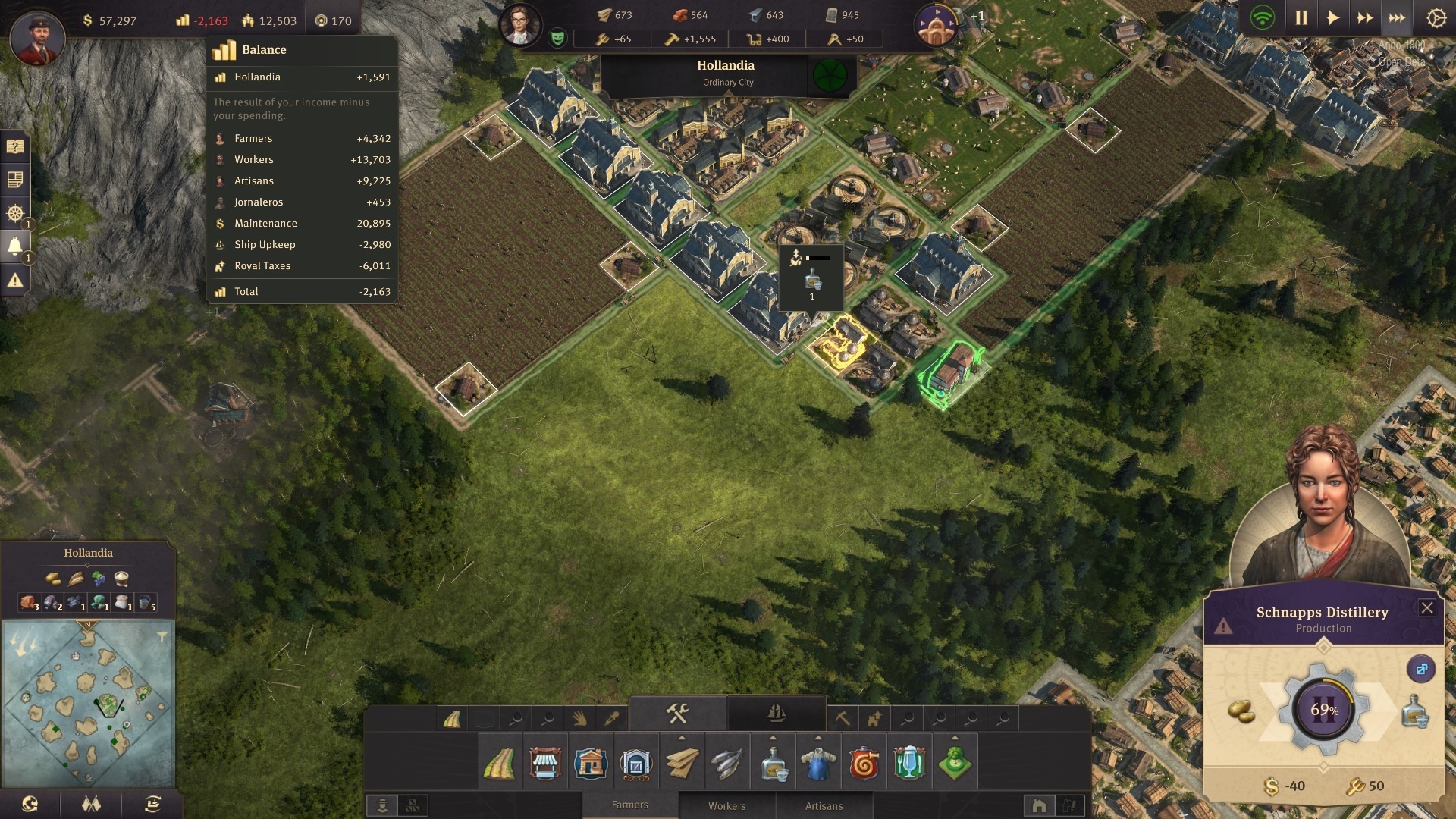Choose the road building tool

click(x=499, y=764)
